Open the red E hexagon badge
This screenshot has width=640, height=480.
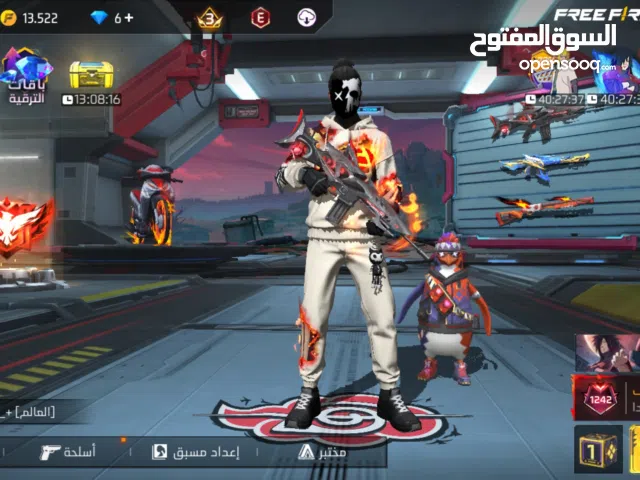260,17
